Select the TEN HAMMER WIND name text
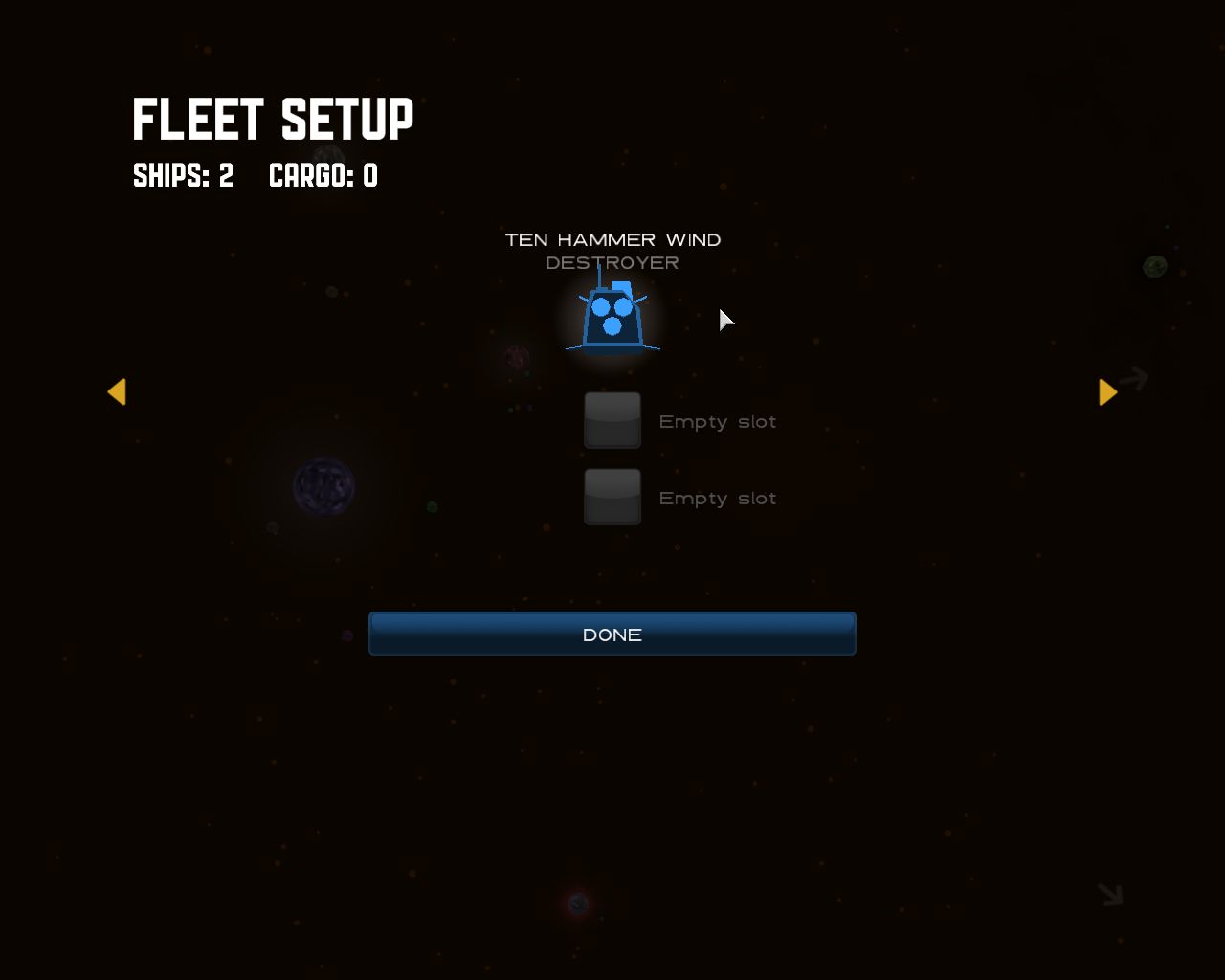 612,239
